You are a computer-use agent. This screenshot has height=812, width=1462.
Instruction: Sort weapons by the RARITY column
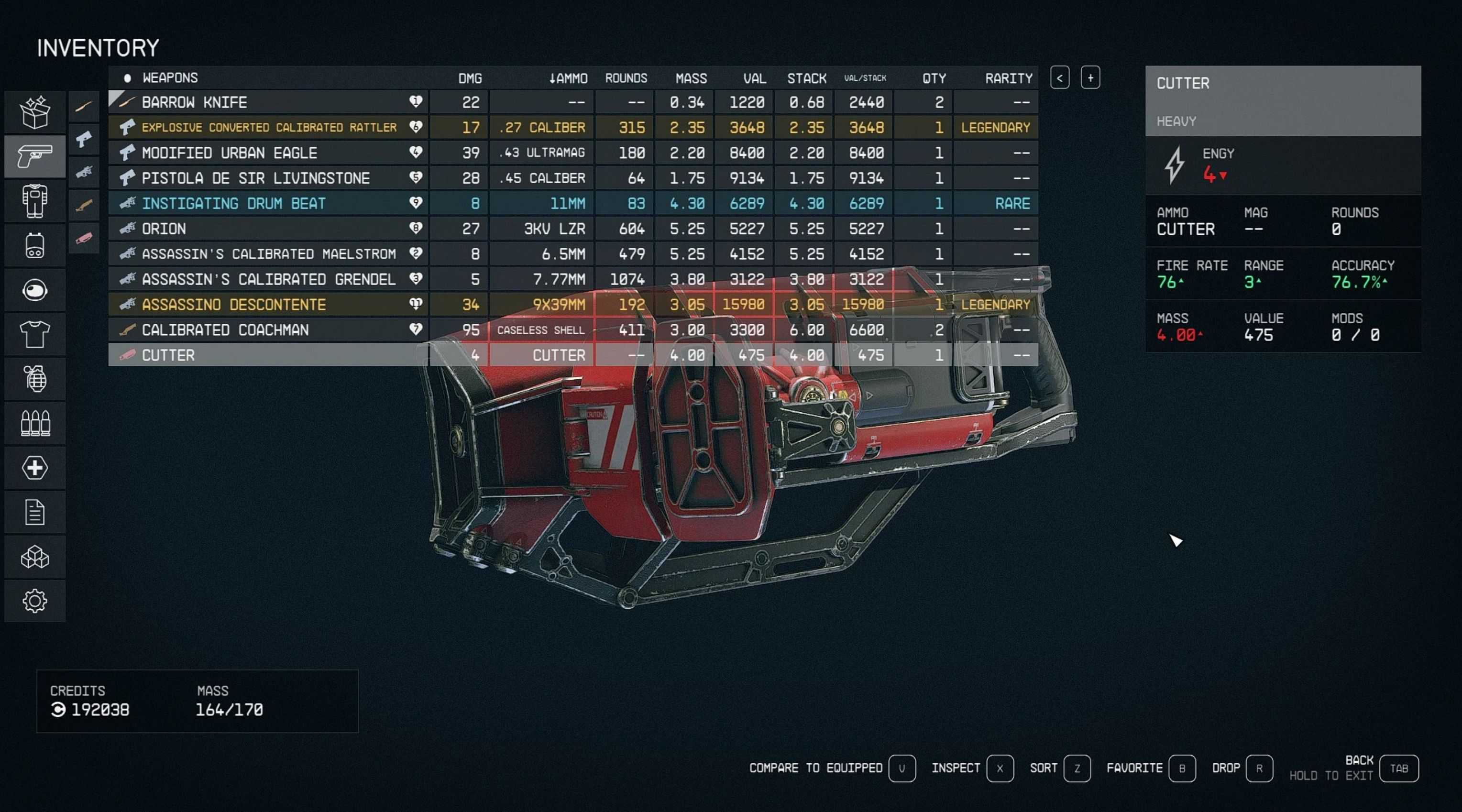1008,78
